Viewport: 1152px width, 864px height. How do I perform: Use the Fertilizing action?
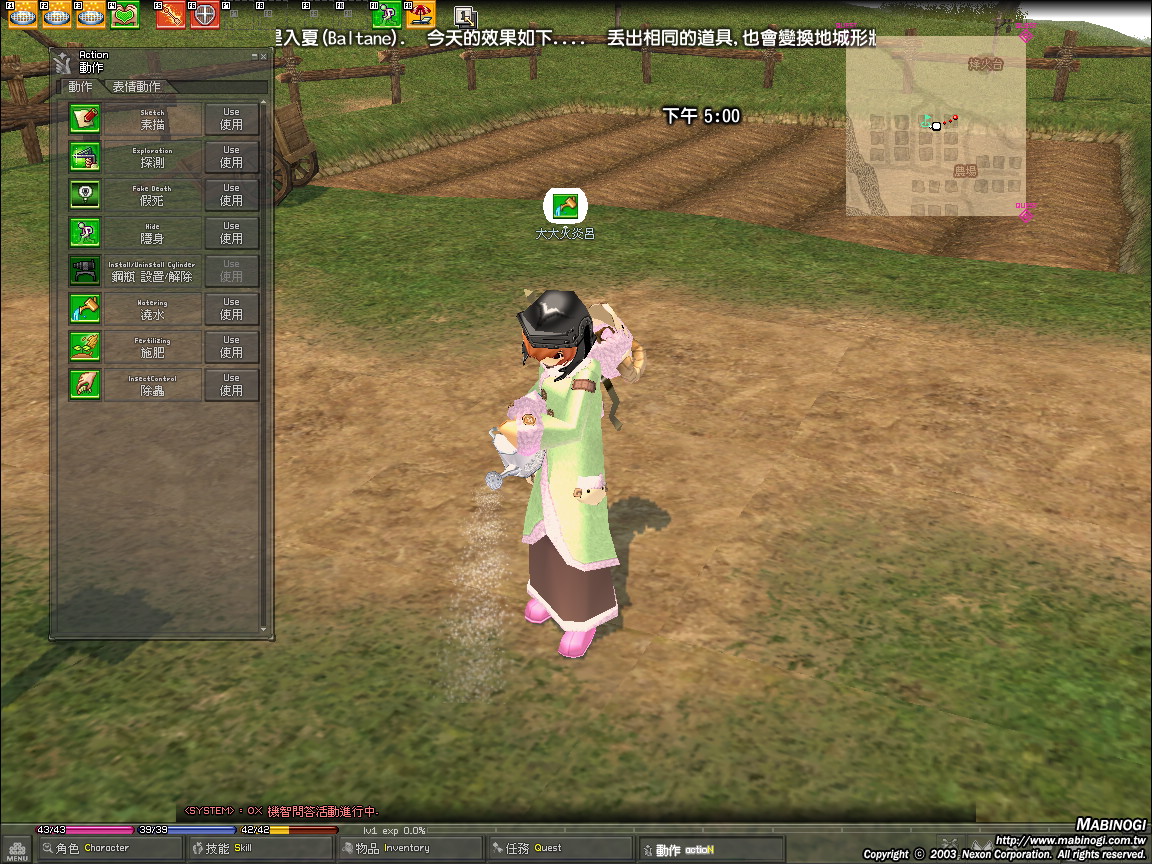coord(231,346)
